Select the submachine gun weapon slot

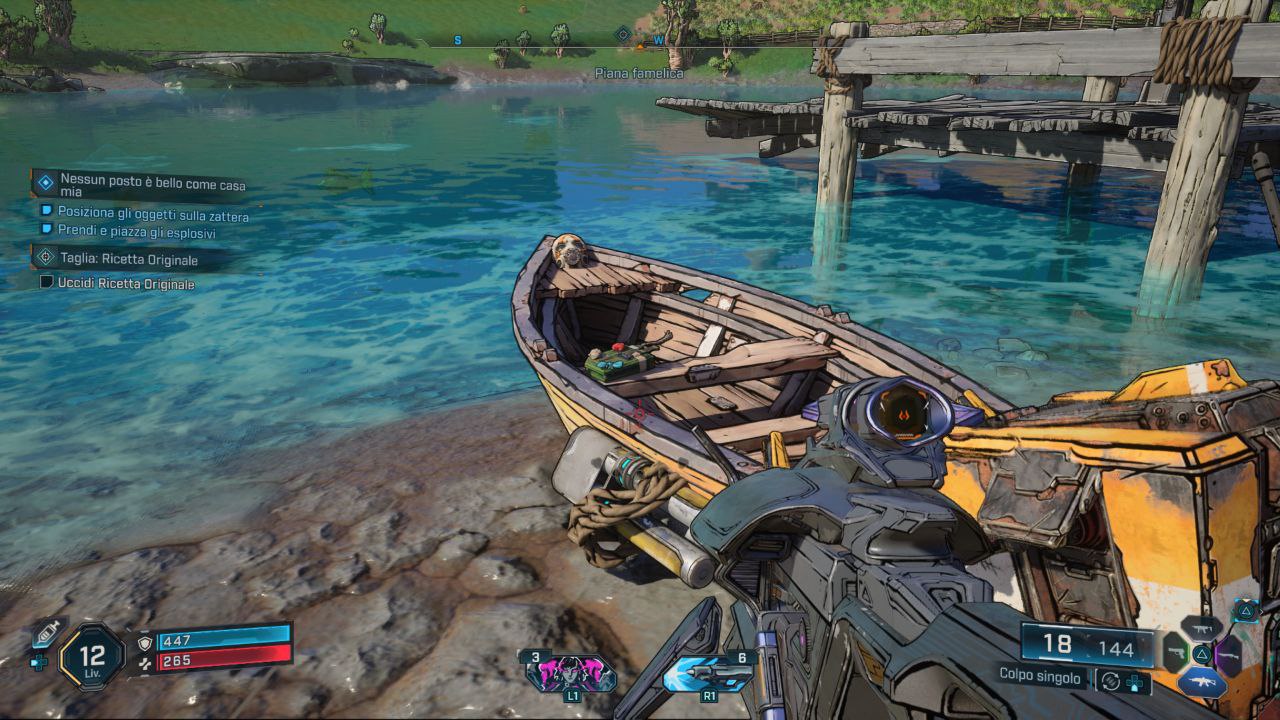[x=1201, y=628]
